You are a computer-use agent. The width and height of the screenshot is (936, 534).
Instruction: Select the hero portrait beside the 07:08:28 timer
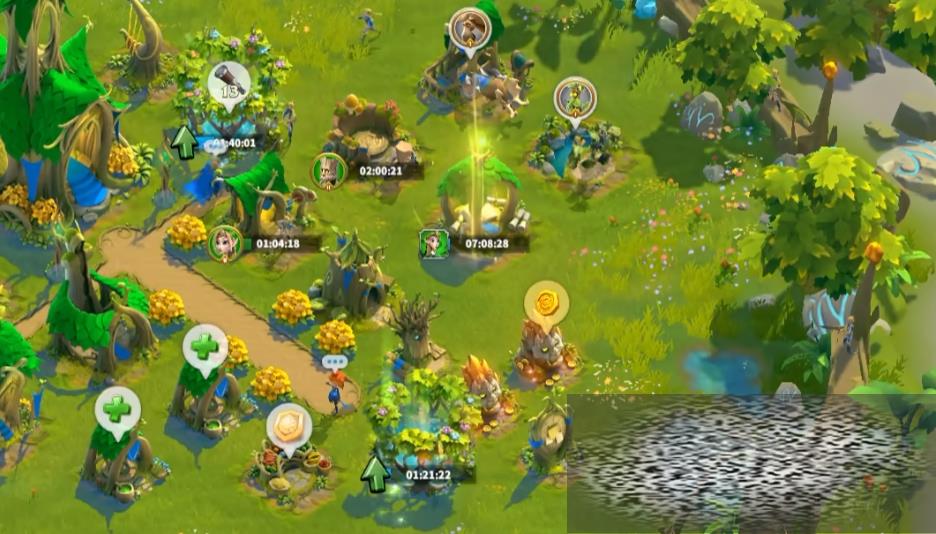click(x=434, y=243)
